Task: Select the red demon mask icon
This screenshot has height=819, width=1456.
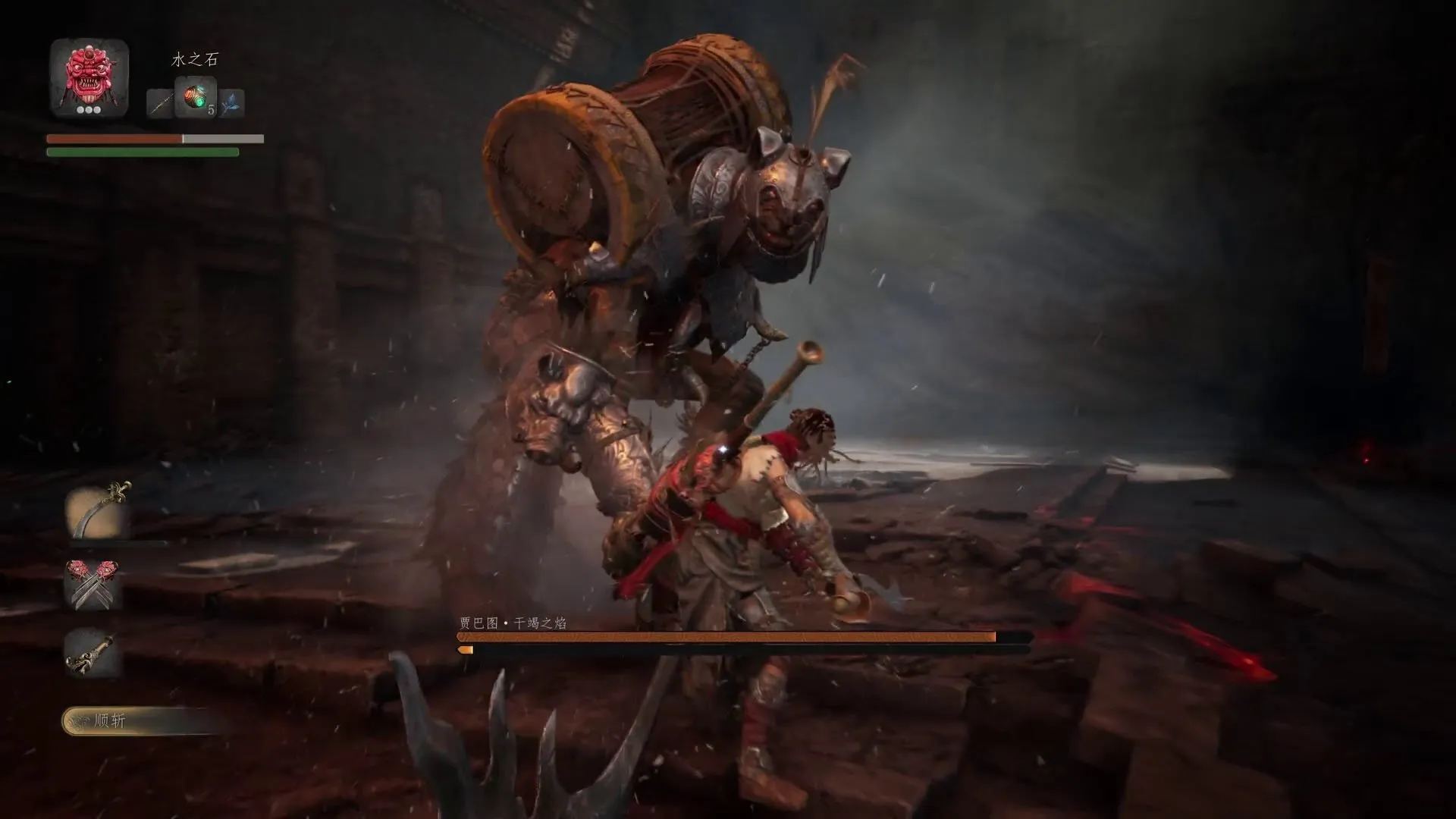Action: 89,76
